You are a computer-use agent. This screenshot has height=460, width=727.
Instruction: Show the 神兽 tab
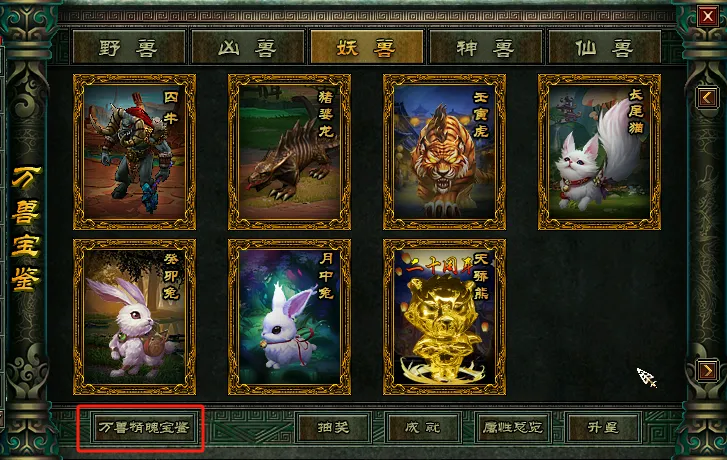click(x=486, y=47)
